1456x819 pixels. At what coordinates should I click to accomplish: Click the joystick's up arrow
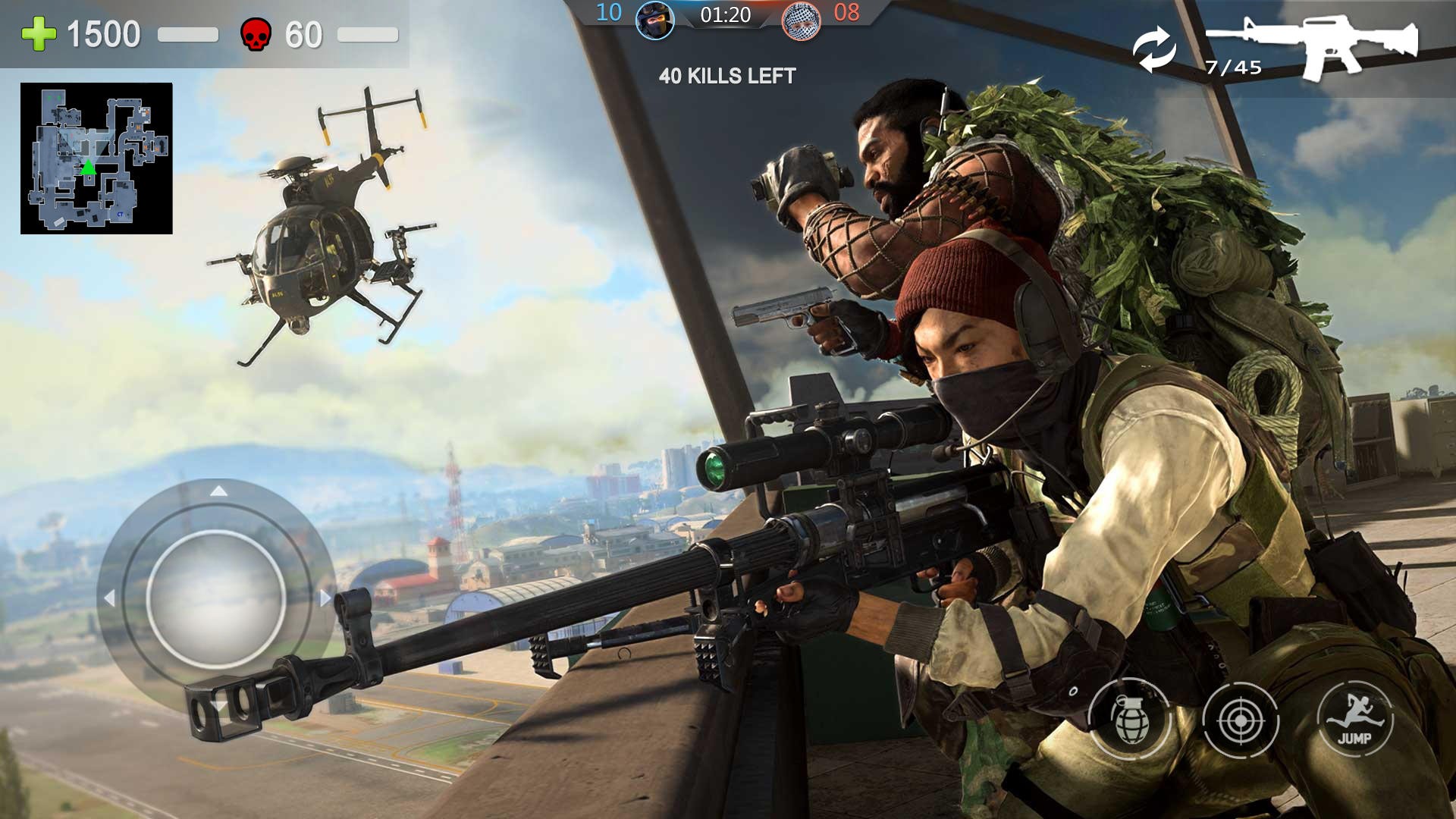click(x=218, y=491)
